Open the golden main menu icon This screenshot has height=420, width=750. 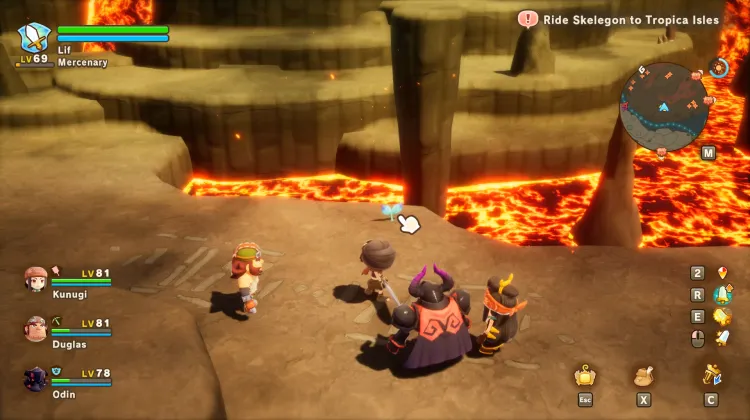pyautogui.click(x=585, y=377)
